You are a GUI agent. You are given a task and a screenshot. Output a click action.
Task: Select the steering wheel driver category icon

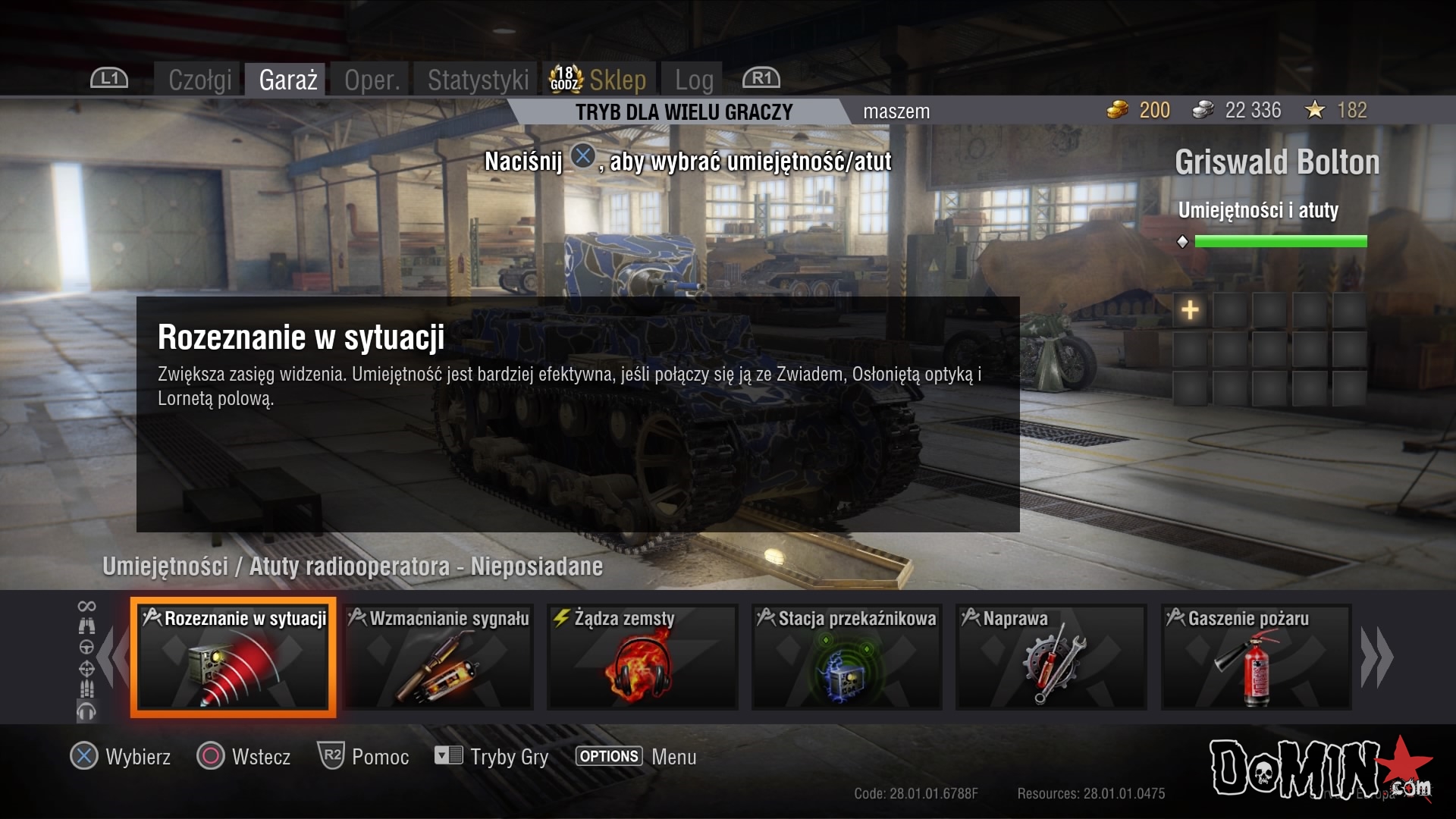(x=87, y=647)
